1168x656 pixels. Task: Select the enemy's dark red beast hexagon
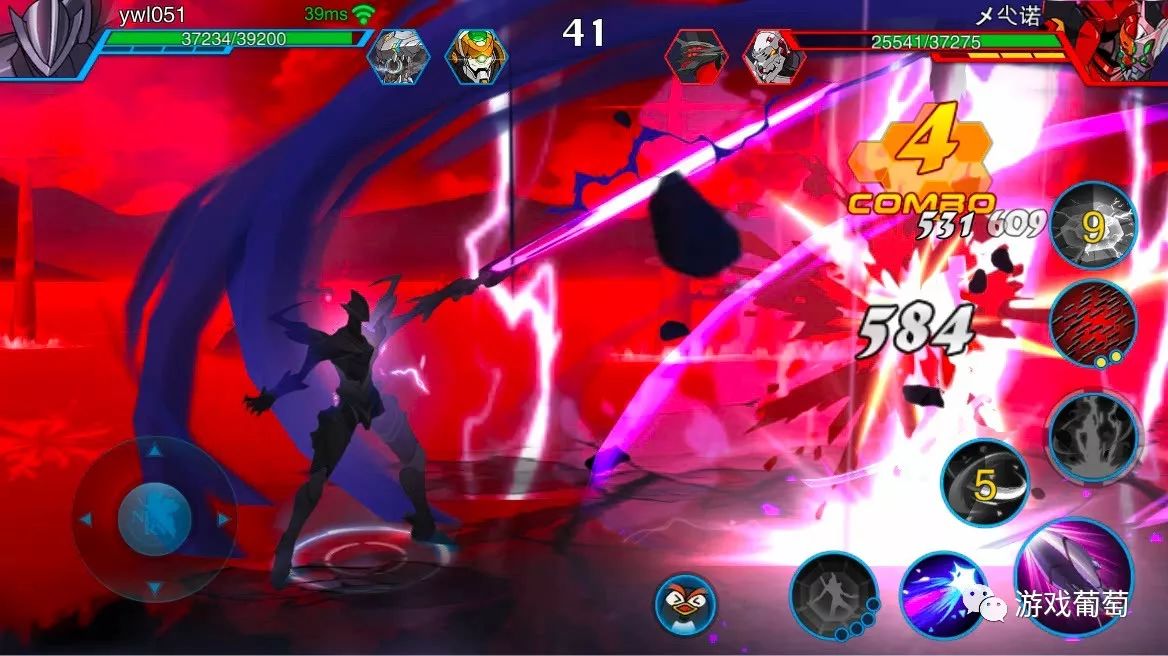pos(696,56)
